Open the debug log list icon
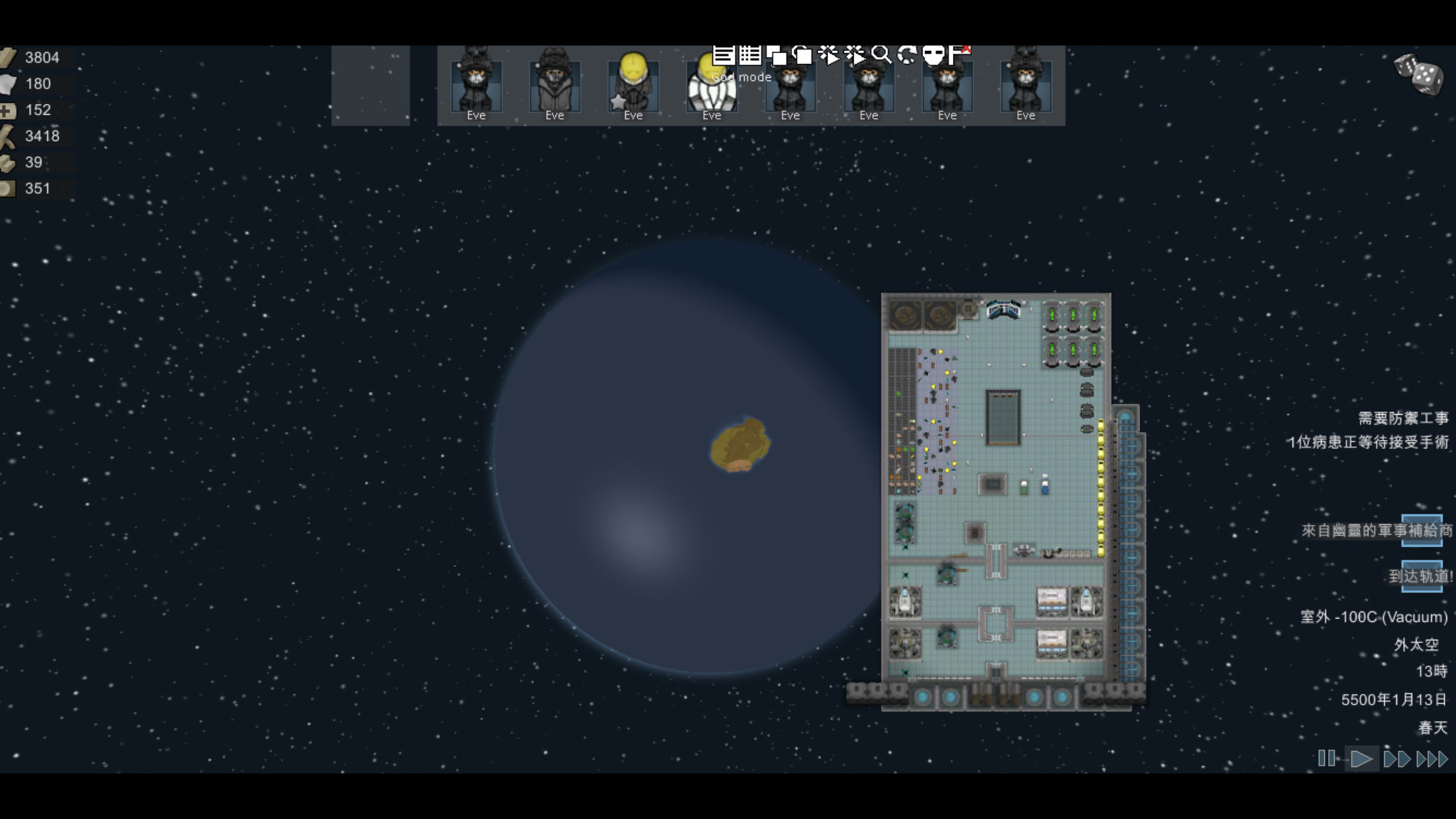 click(723, 55)
